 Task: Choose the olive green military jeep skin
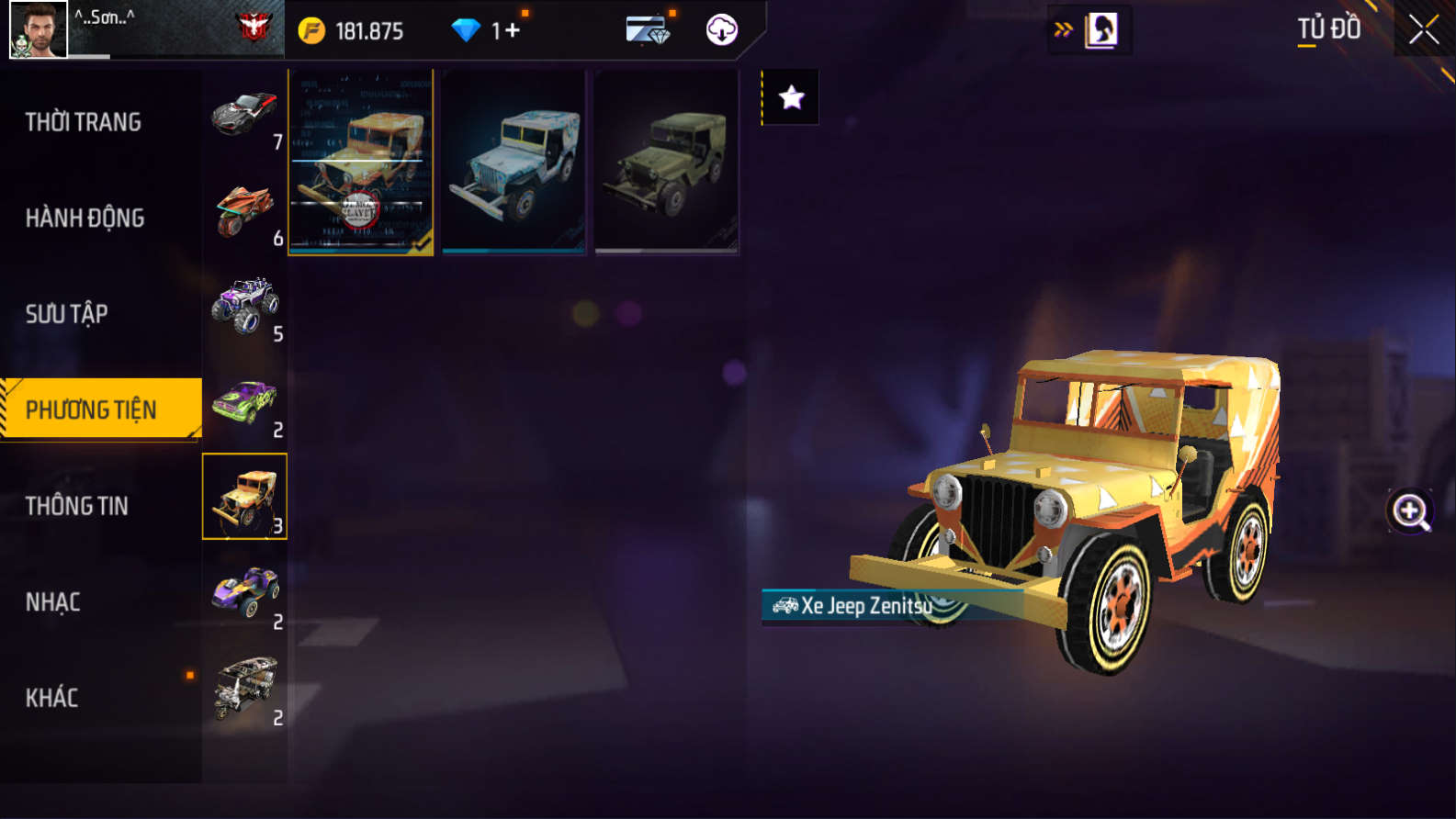click(x=666, y=163)
